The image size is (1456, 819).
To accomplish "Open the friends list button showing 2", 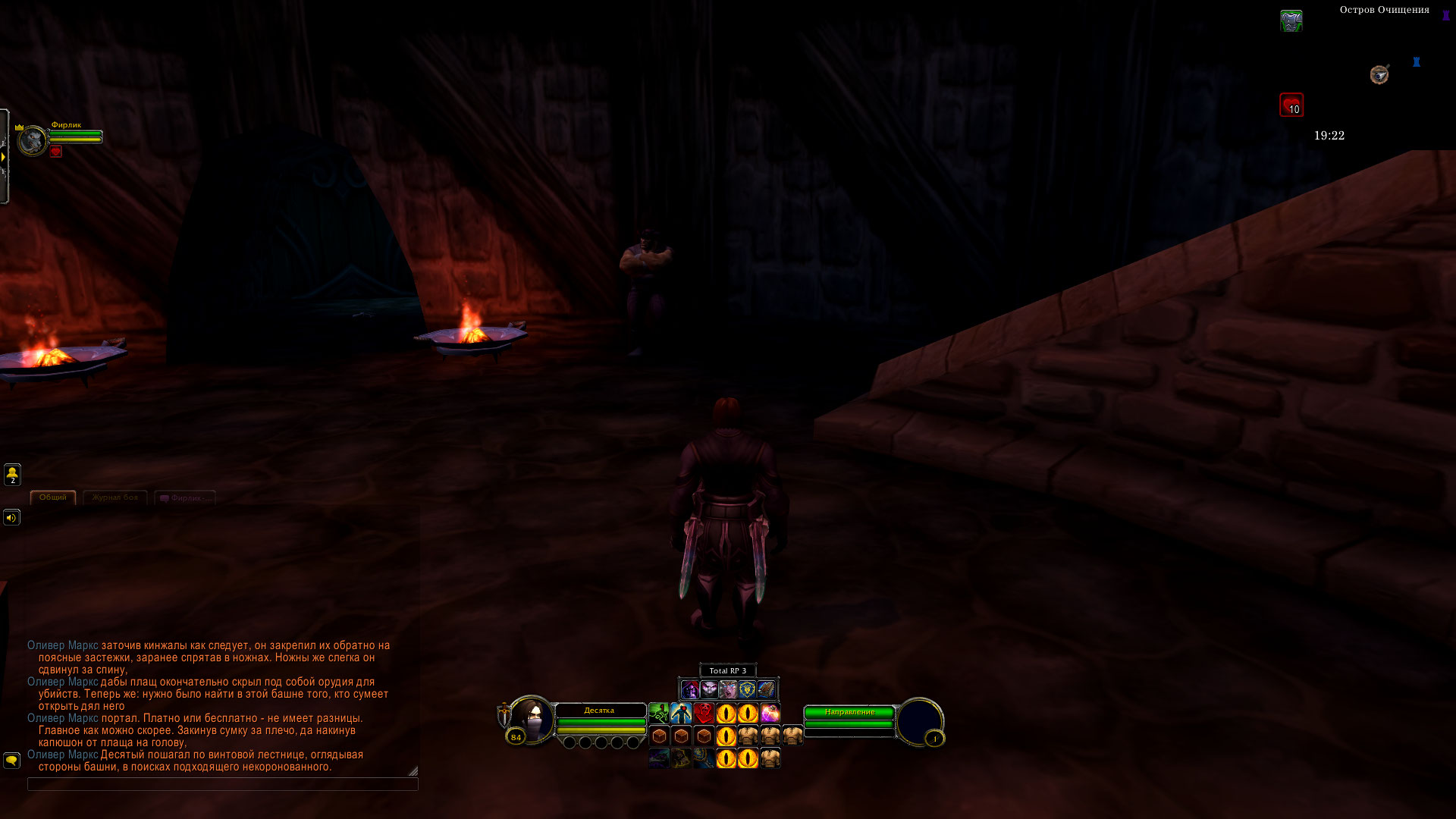I will click(12, 475).
